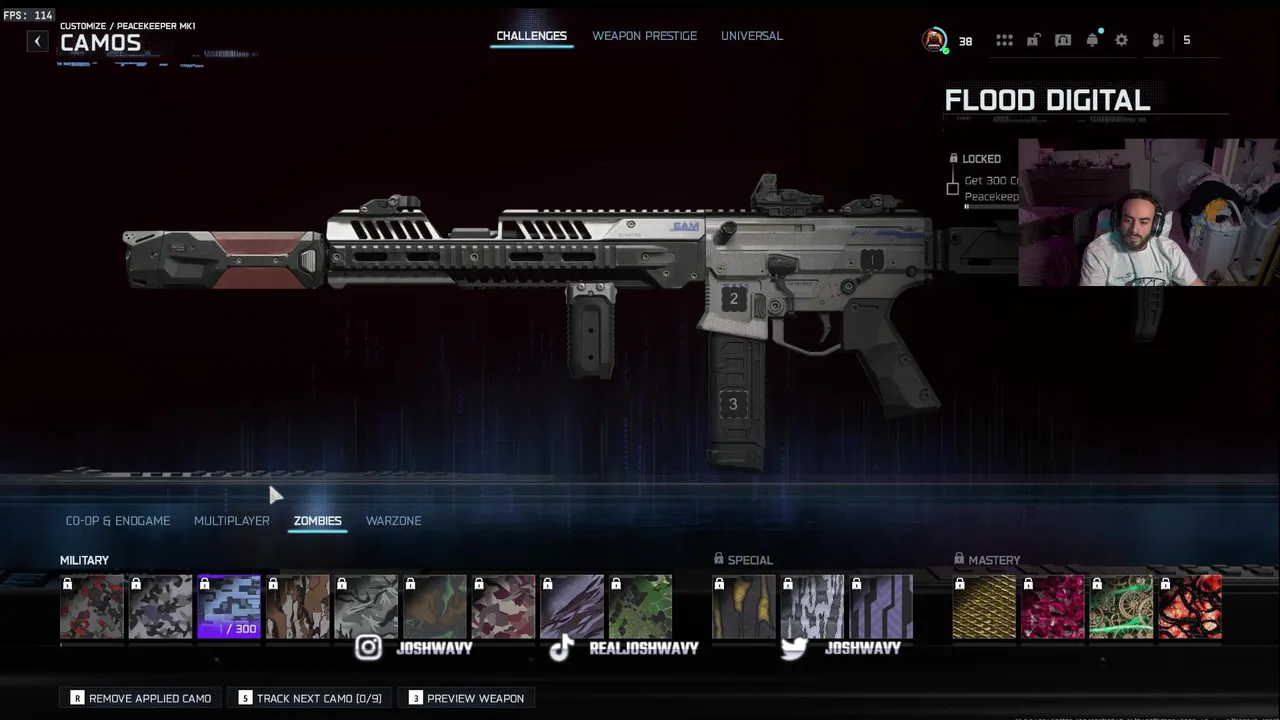Screen dimensions: 1280x720
Task: Select the highlighted blue Flood Digital camo
Action: [x=229, y=607]
